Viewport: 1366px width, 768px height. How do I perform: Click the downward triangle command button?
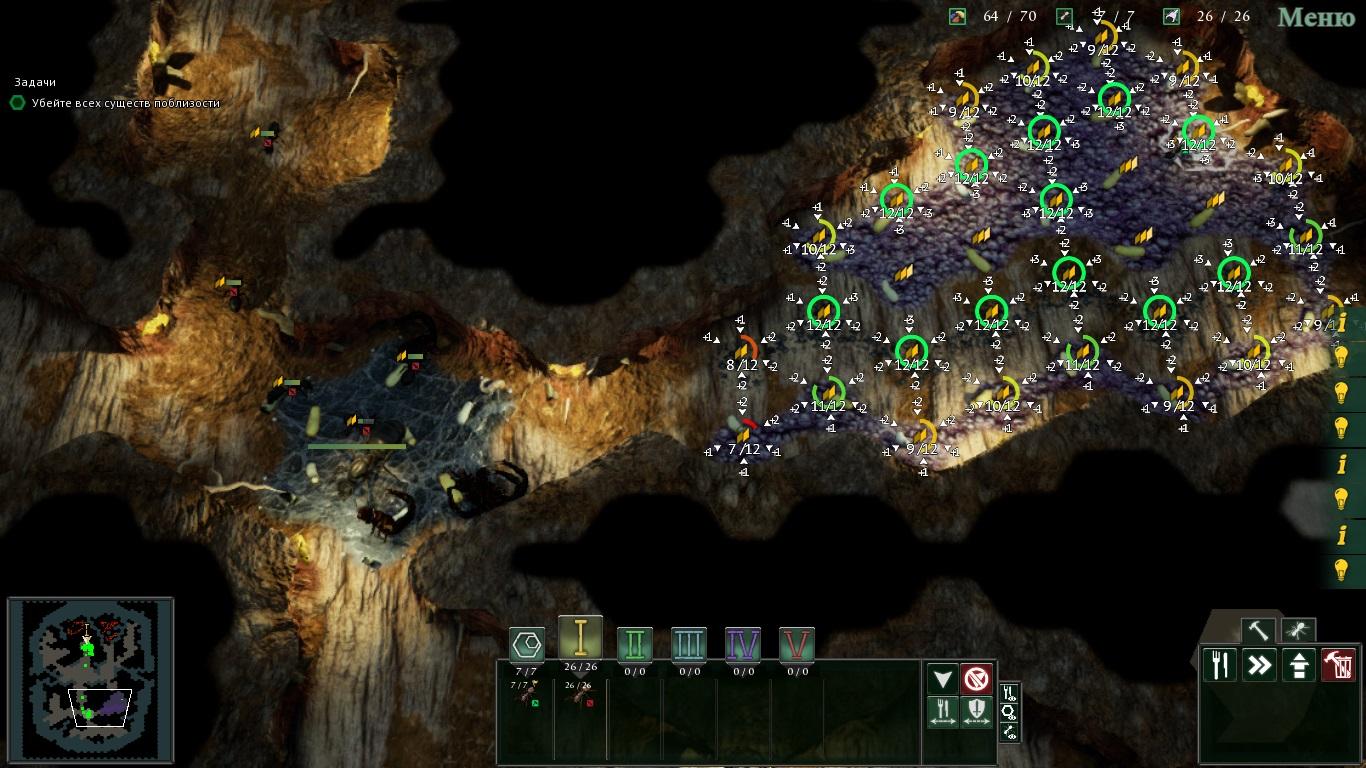[943, 679]
